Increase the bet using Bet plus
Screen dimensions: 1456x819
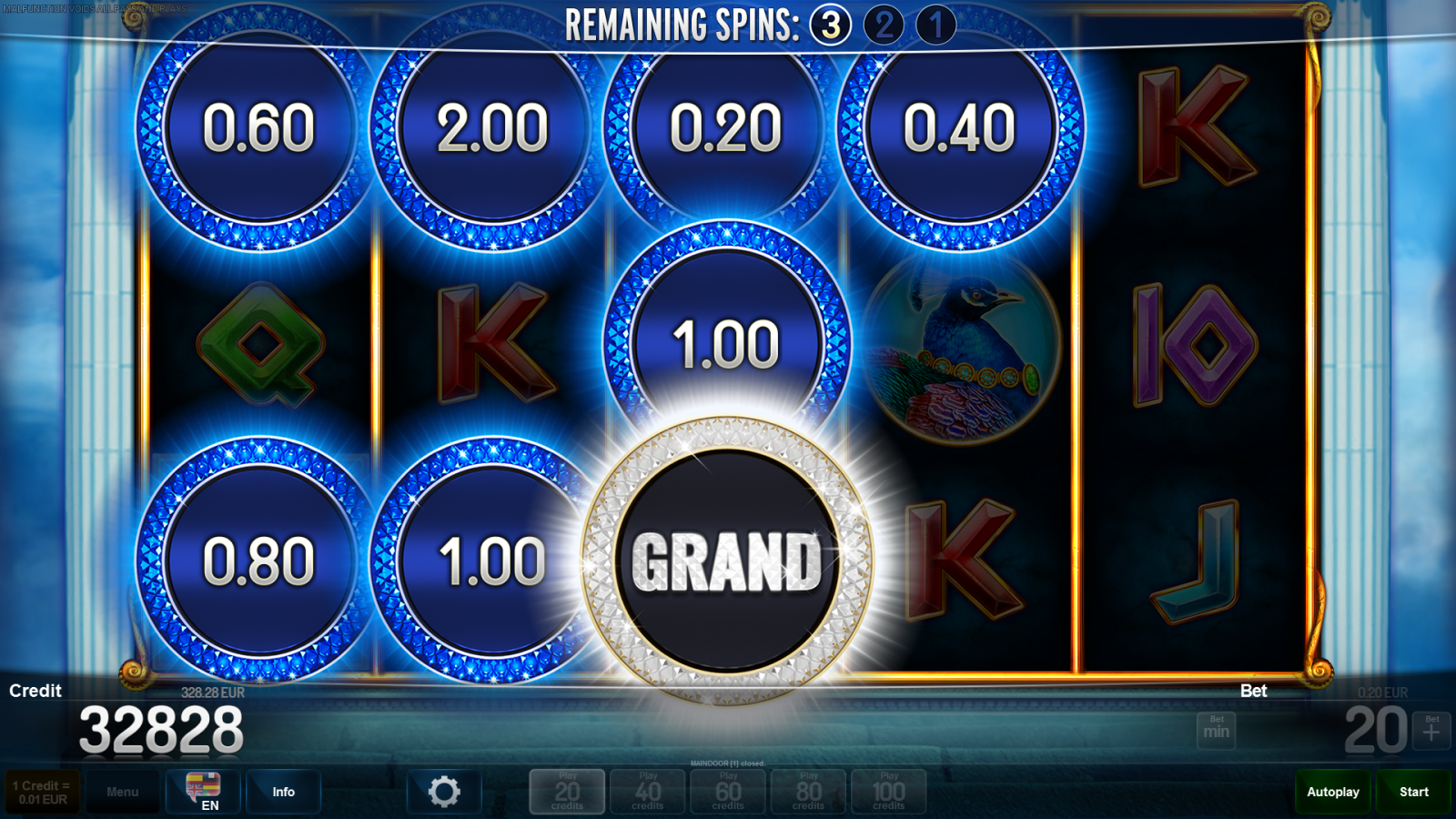[1428, 728]
